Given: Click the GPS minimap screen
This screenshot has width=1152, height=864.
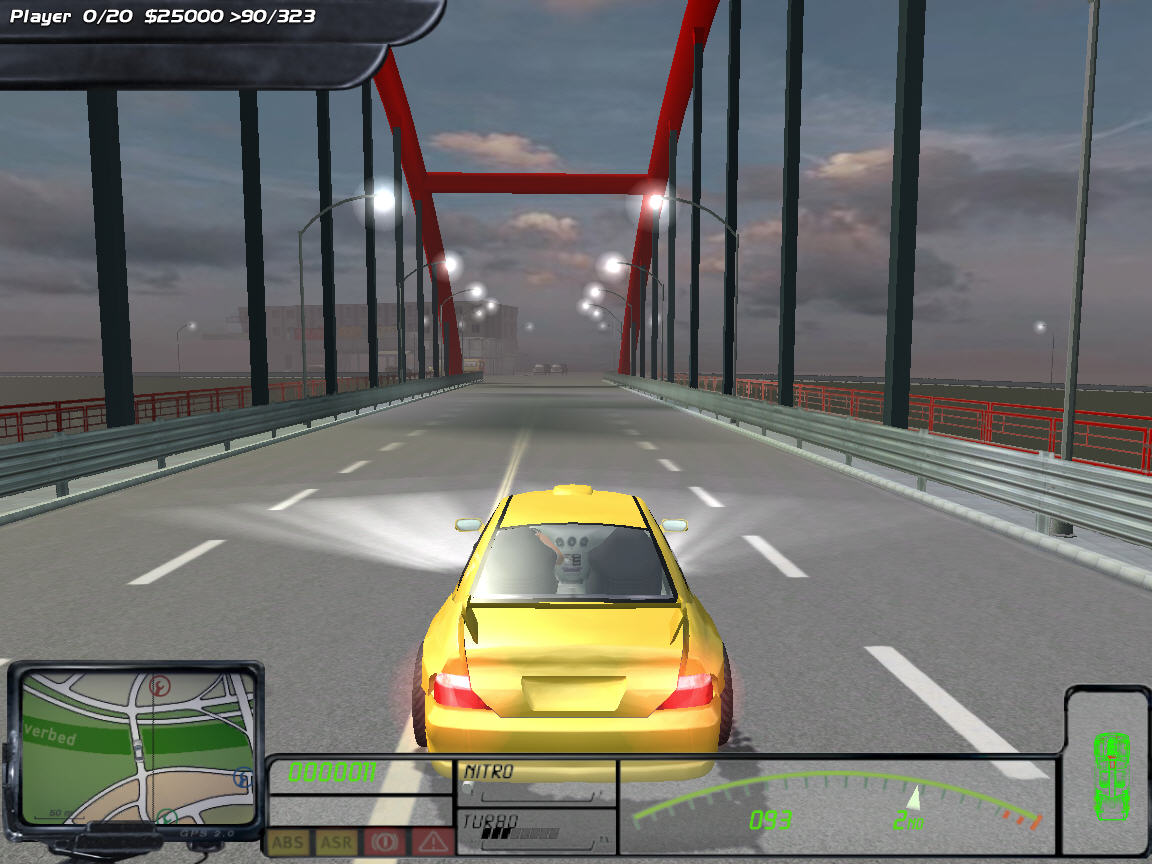Looking at the screenshot, I should click(x=137, y=746).
